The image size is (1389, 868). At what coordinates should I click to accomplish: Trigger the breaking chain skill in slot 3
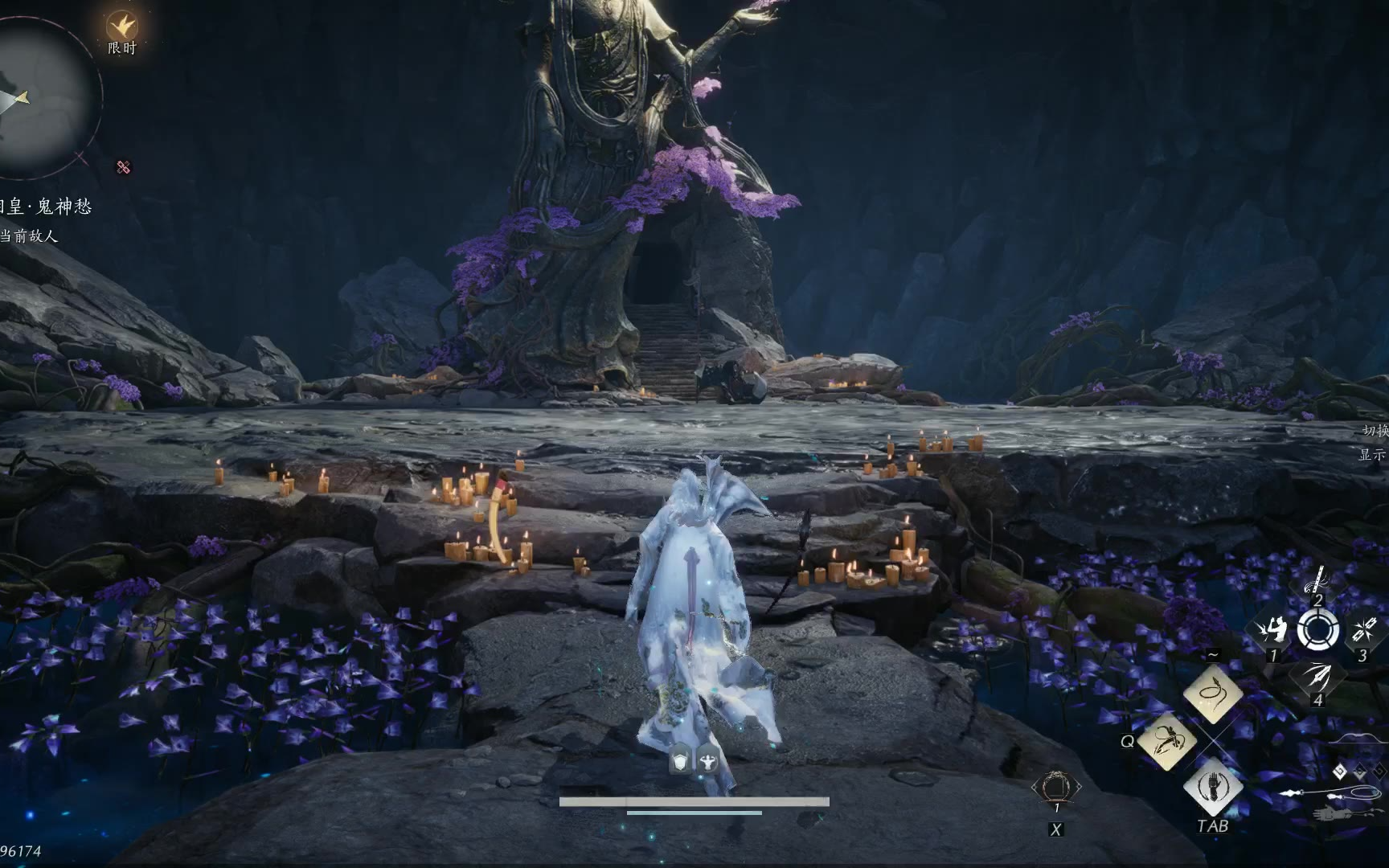1364,629
